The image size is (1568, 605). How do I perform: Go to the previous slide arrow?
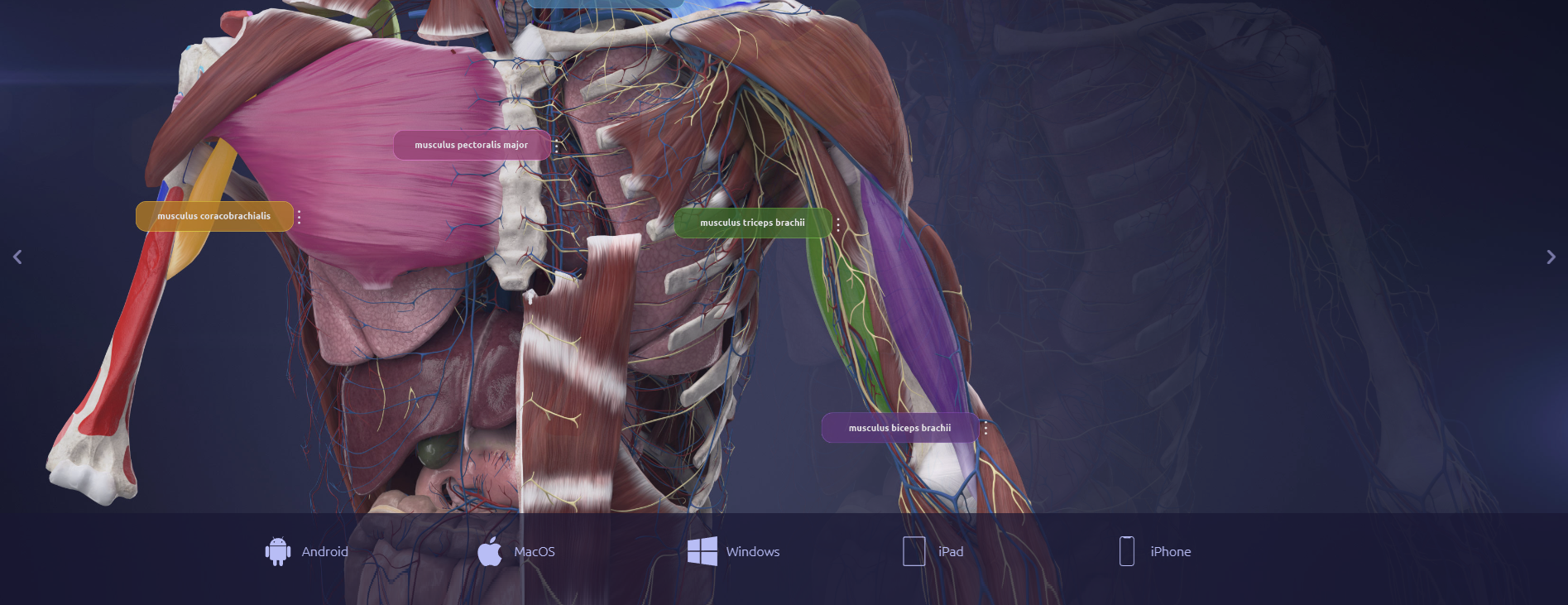(x=17, y=257)
